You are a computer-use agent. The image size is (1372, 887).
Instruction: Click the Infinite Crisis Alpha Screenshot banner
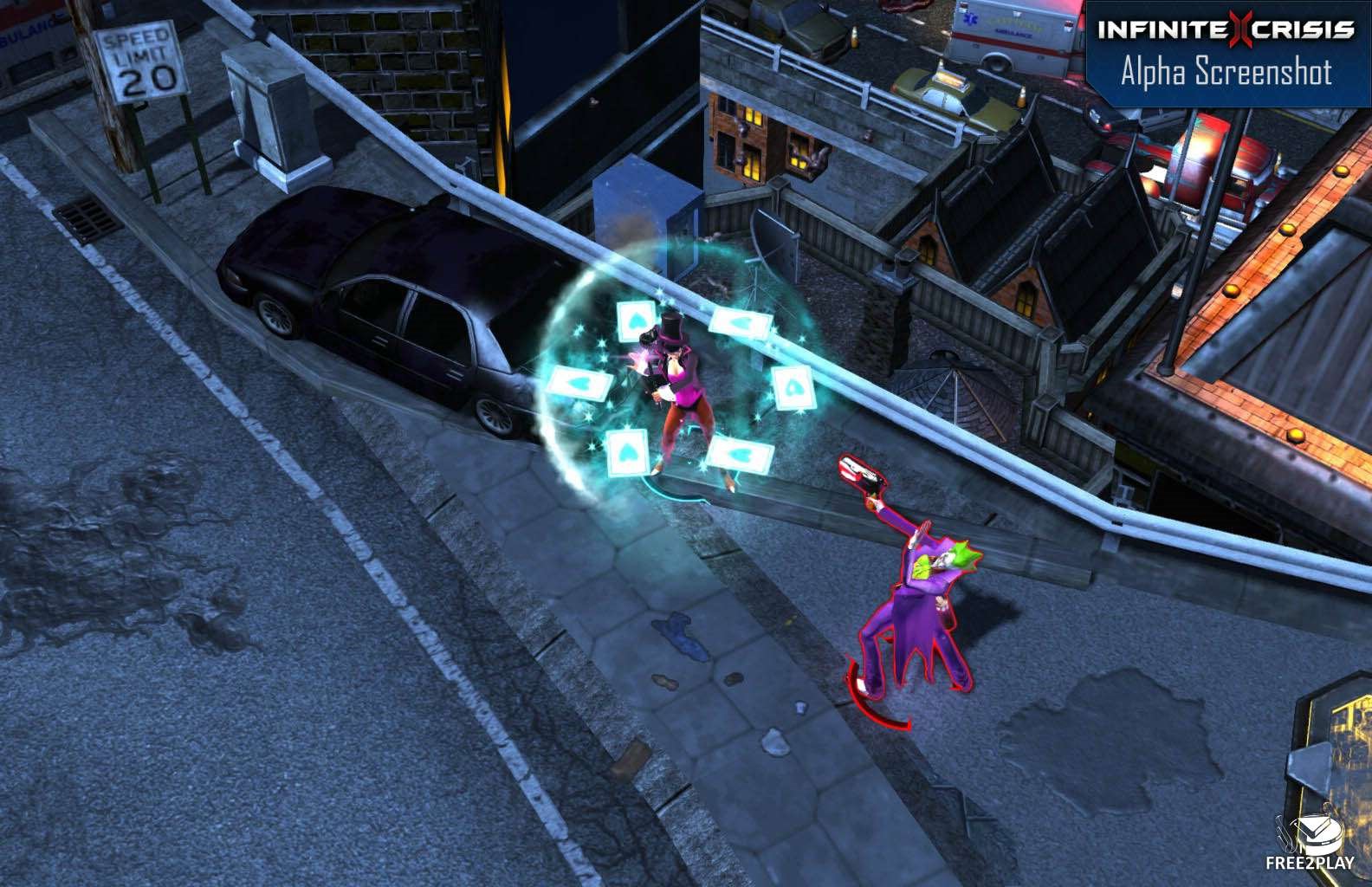[1226, 53]
